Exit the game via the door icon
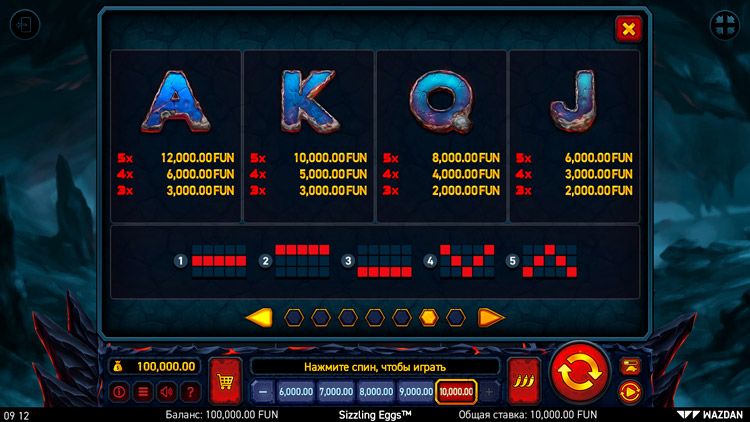The height and width of the screenshot is (422, 750). [x=24, y=24]
